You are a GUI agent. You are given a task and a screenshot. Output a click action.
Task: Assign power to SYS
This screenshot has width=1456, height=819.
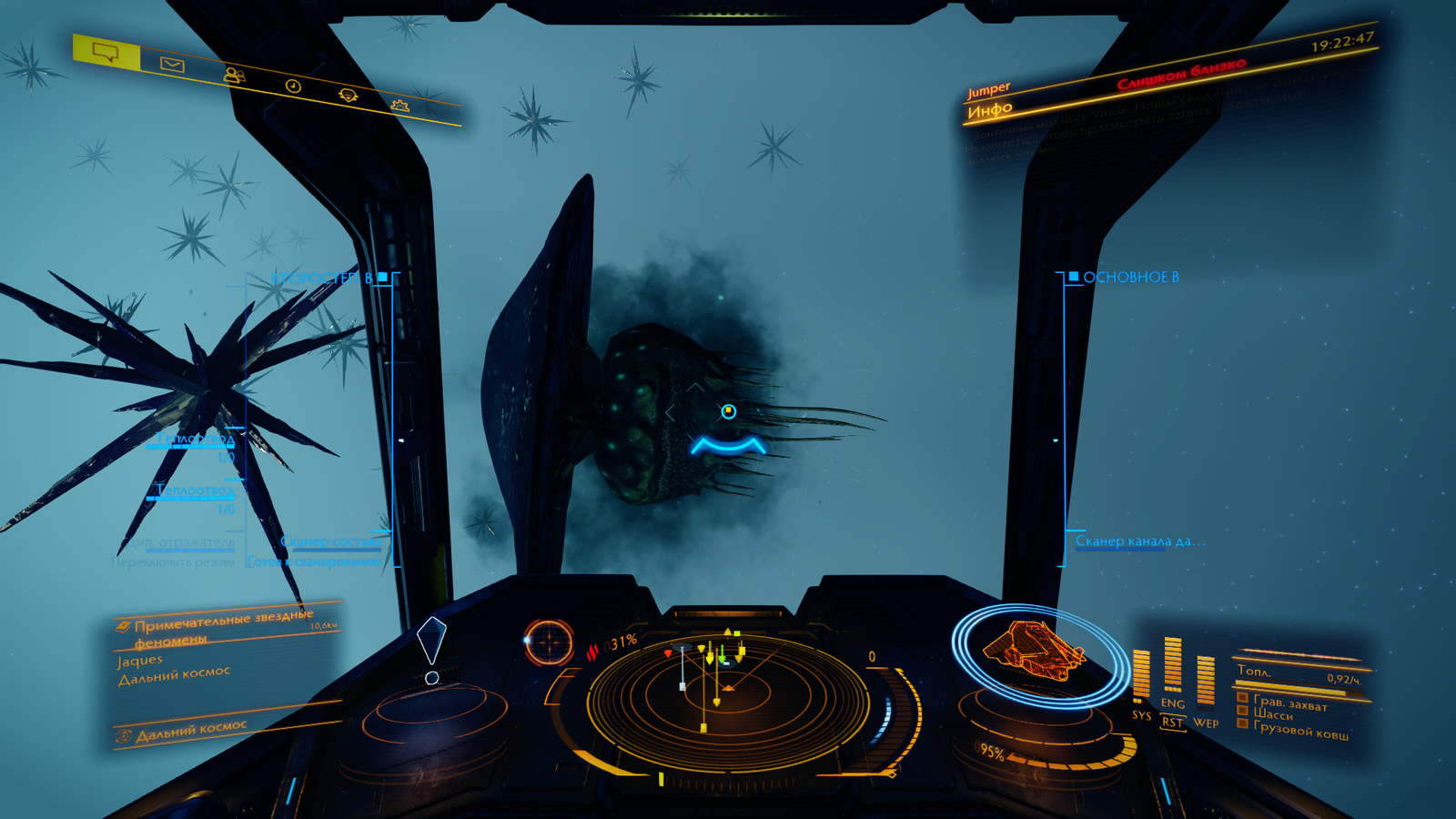[1141, 715]
